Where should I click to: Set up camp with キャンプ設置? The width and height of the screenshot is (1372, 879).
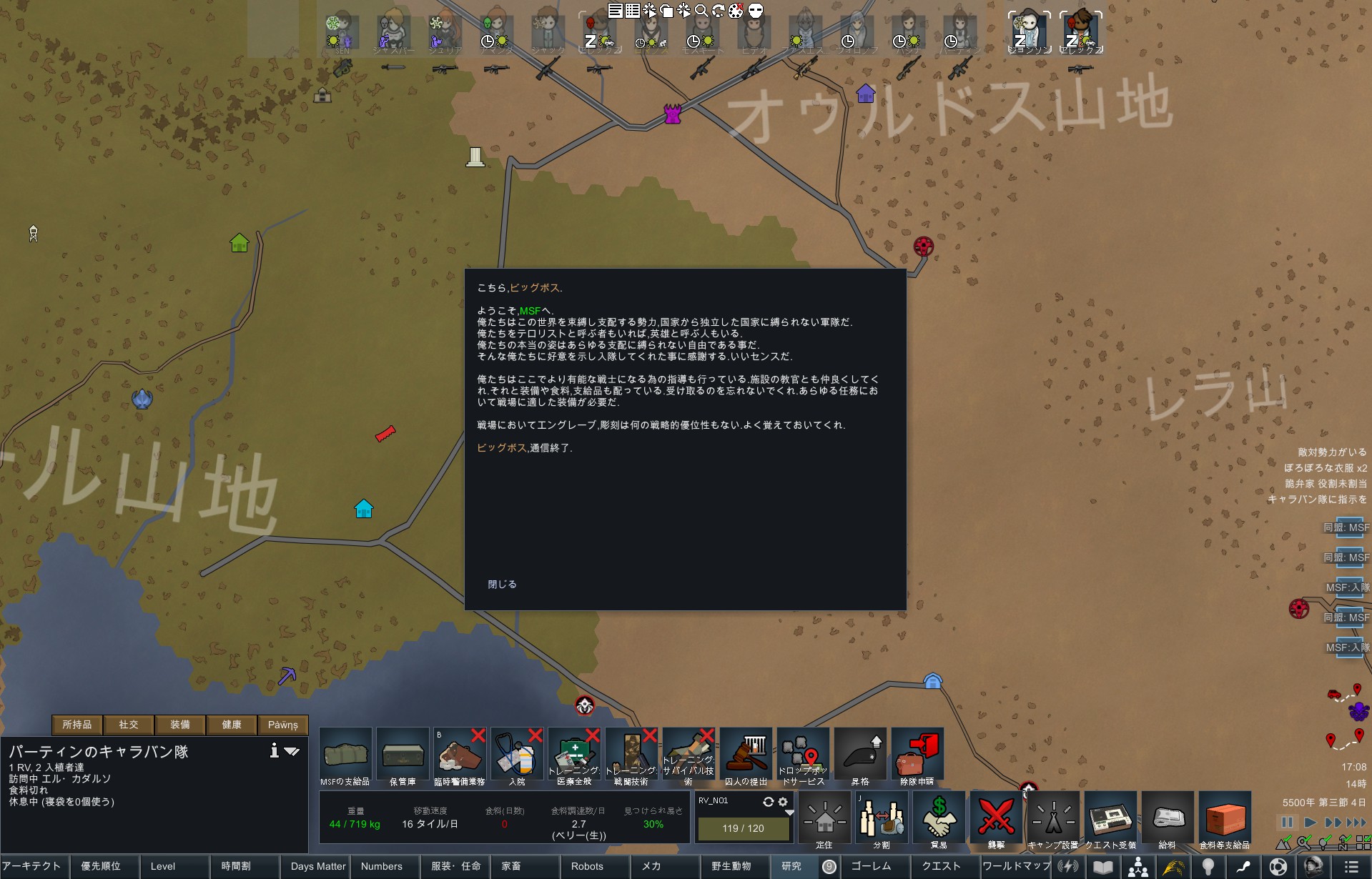pos(1053,820)
